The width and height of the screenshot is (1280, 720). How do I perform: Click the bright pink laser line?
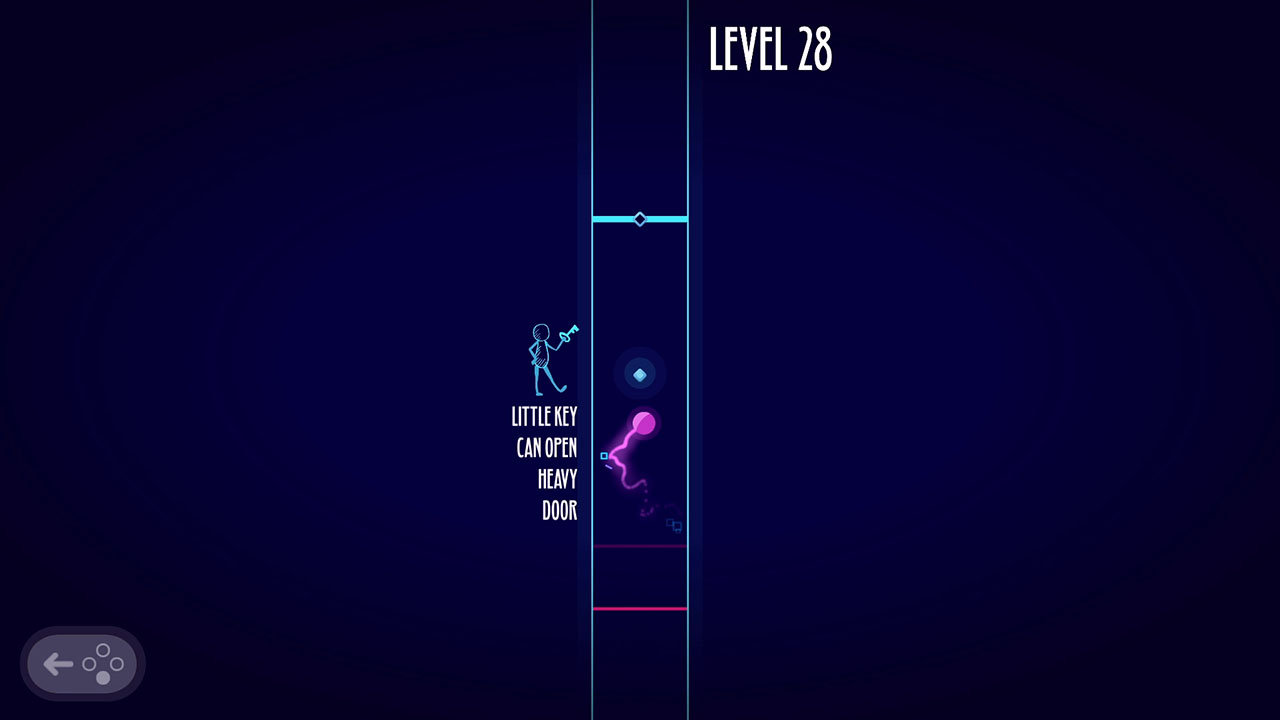point(639,606)
